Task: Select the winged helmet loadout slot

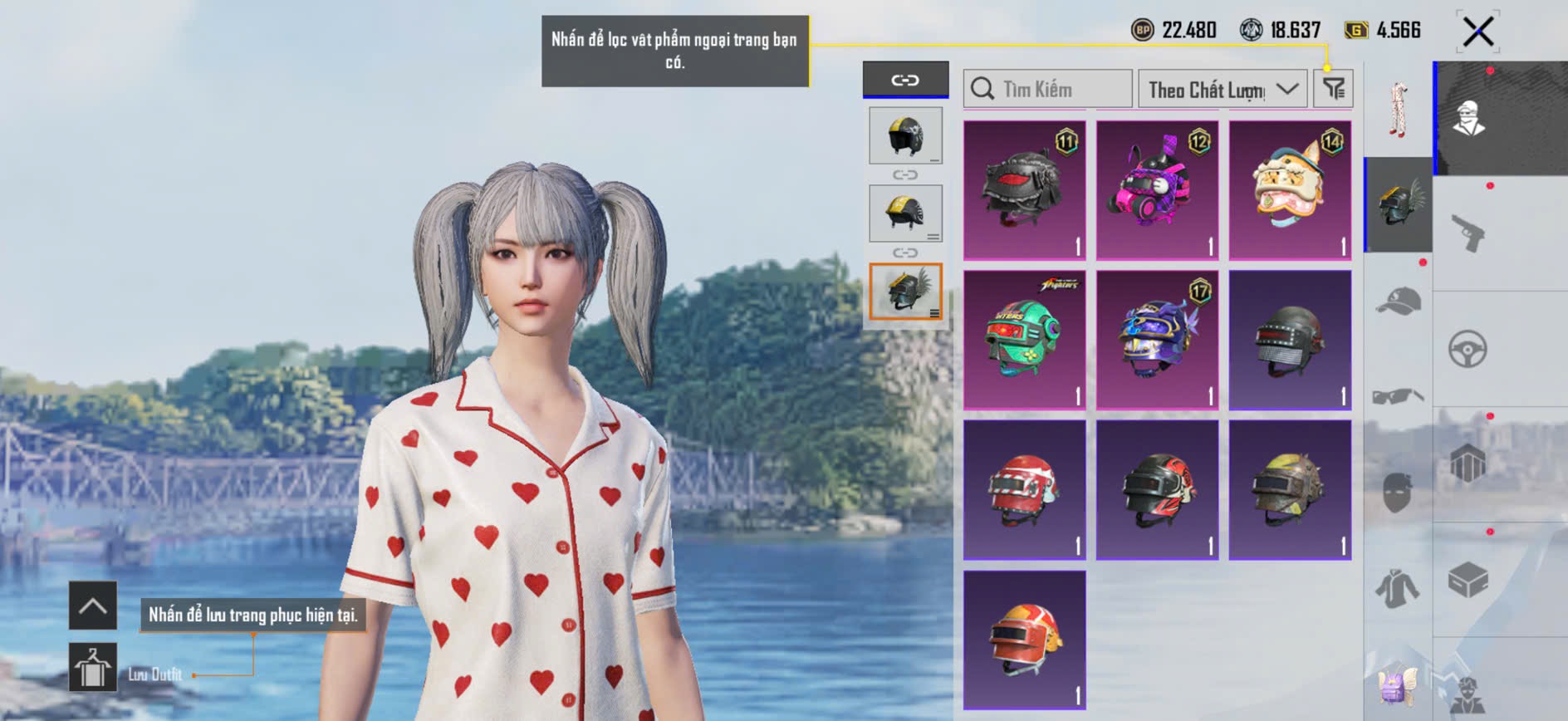Action: (905, 292)
